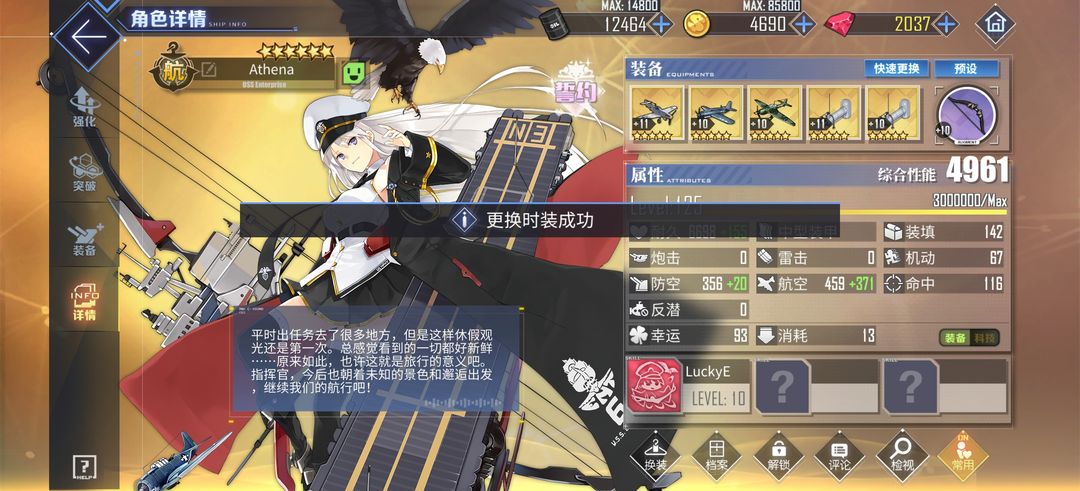1080x491 pixels.
Task: Open the 强化 enhancement tab
Action: 84,108
